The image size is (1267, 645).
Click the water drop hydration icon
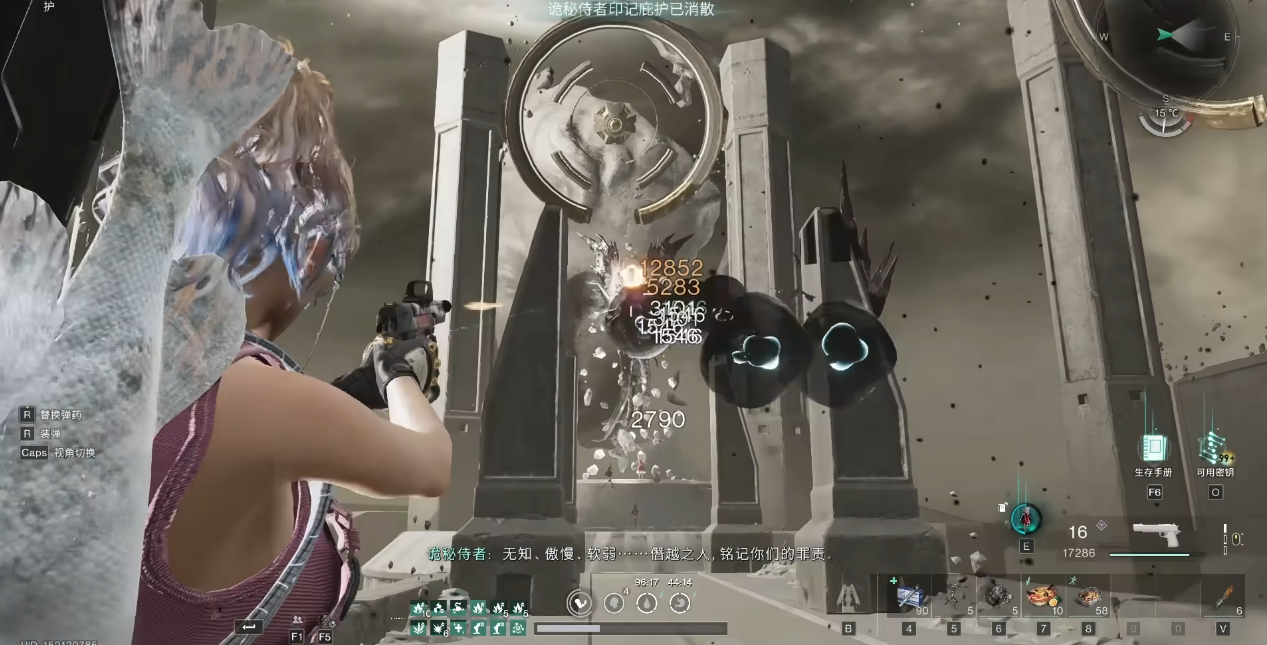tap(647, 602)
